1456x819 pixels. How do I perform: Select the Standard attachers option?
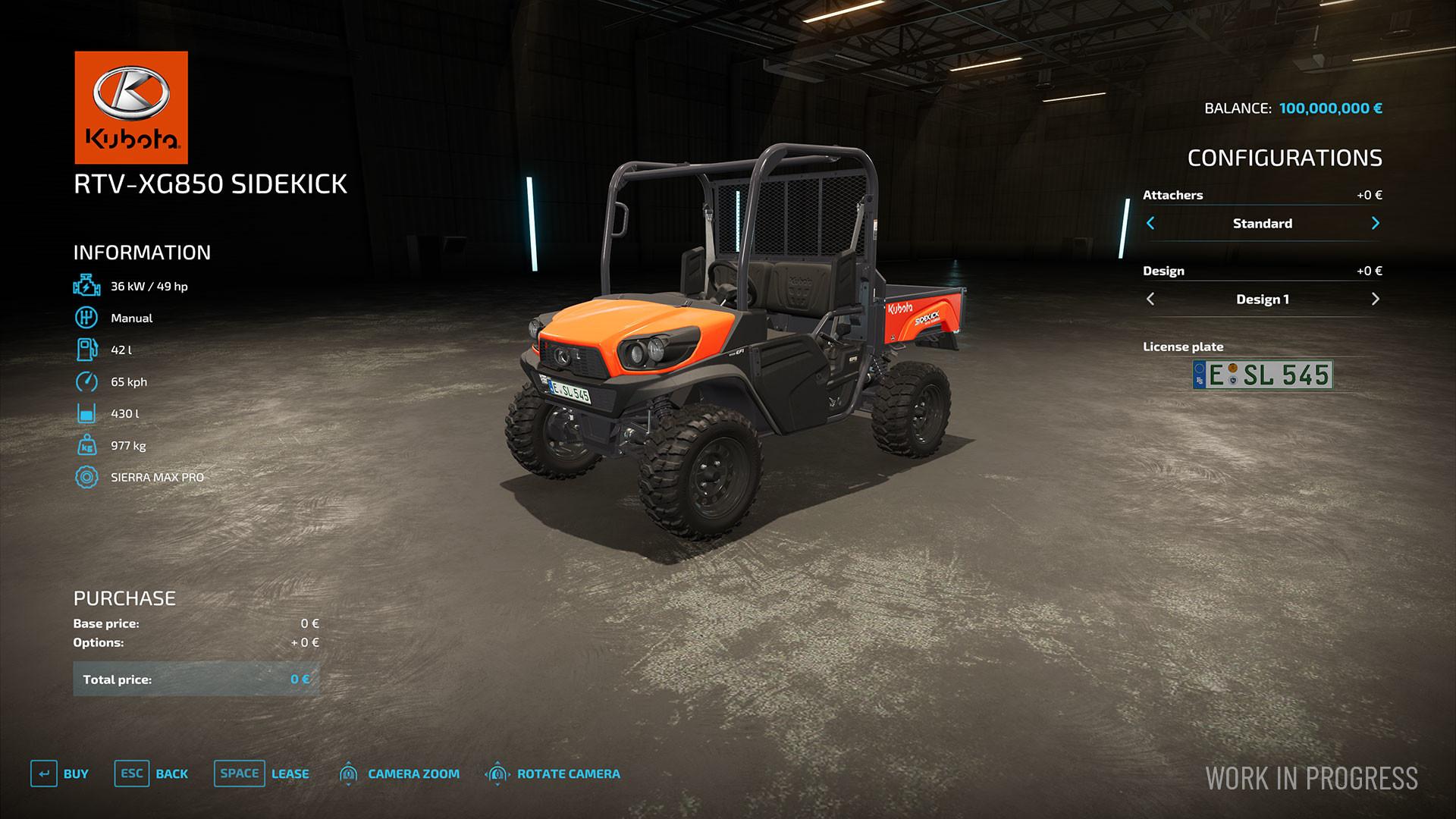click(1262, 223)
